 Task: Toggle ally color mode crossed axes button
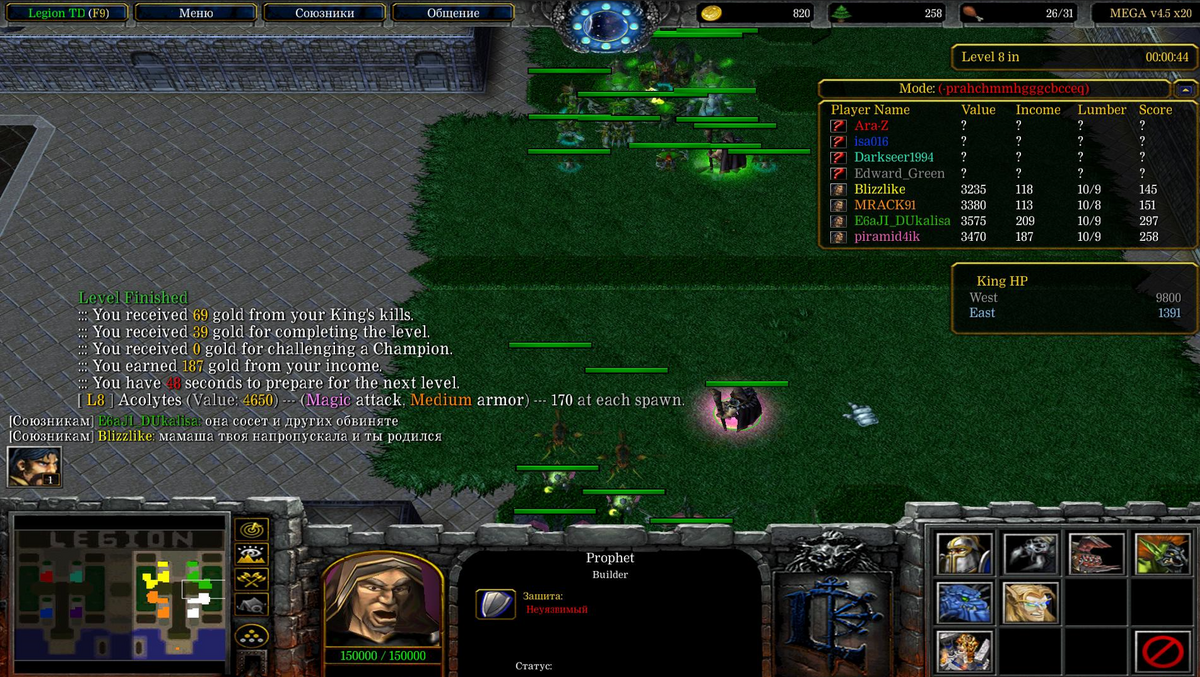(250, 580)
